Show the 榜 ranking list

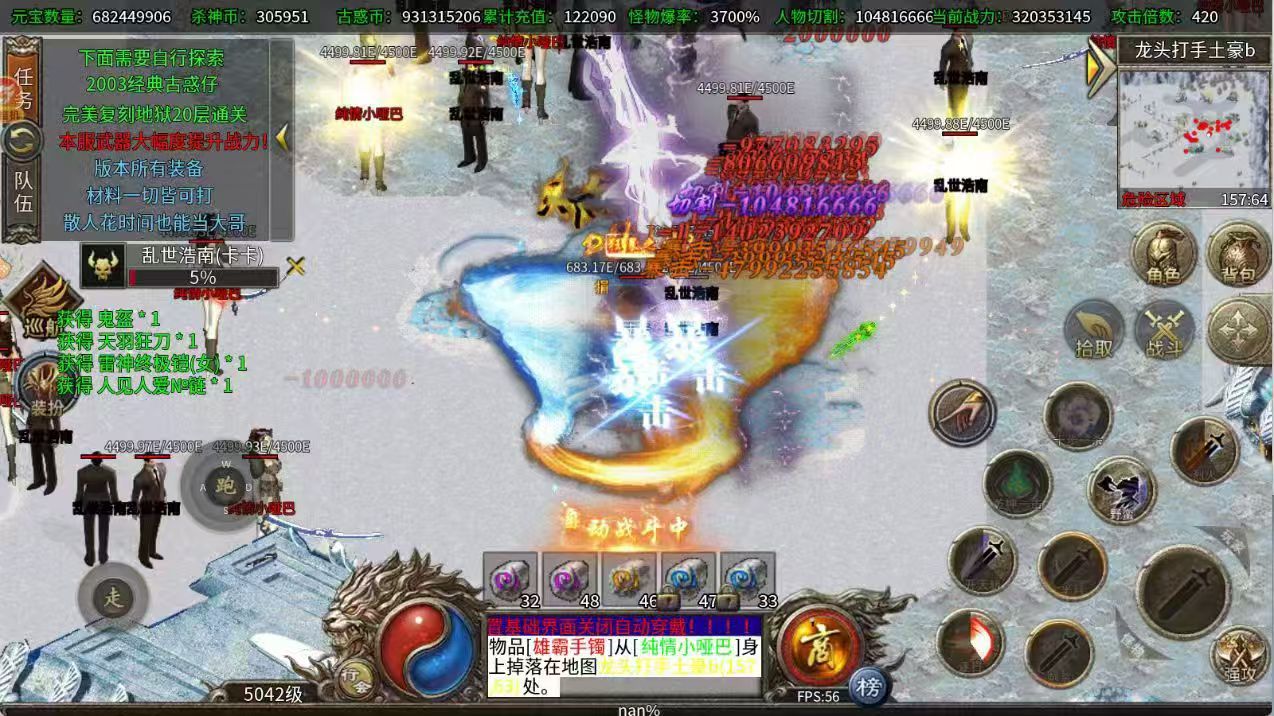point(869,687)
